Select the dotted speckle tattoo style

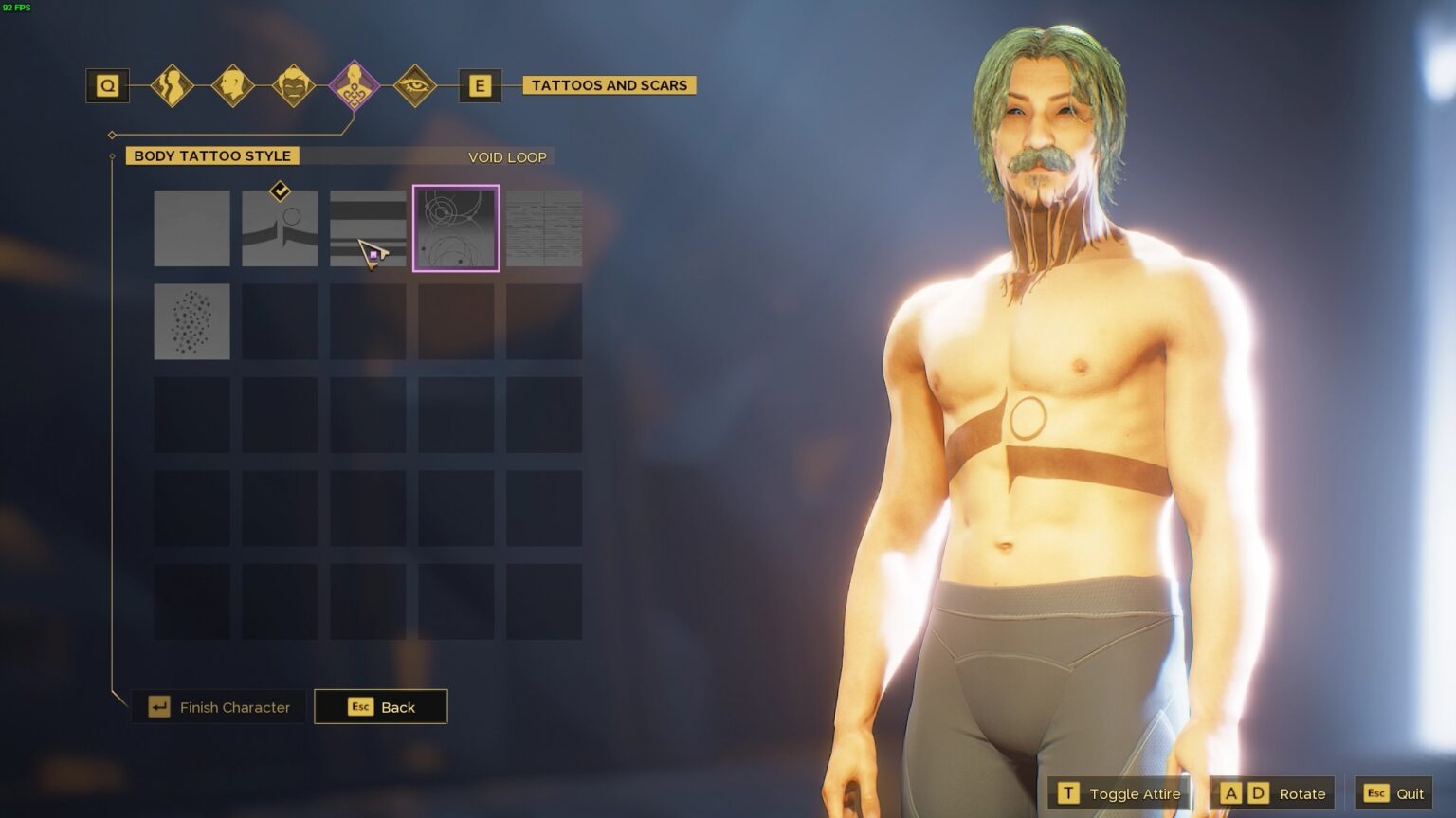[x=191, y=320]
